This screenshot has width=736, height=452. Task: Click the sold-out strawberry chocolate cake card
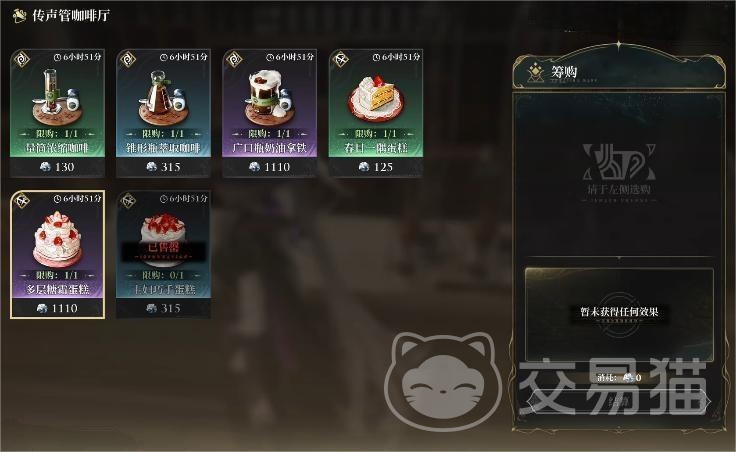(x=163, y=253)
